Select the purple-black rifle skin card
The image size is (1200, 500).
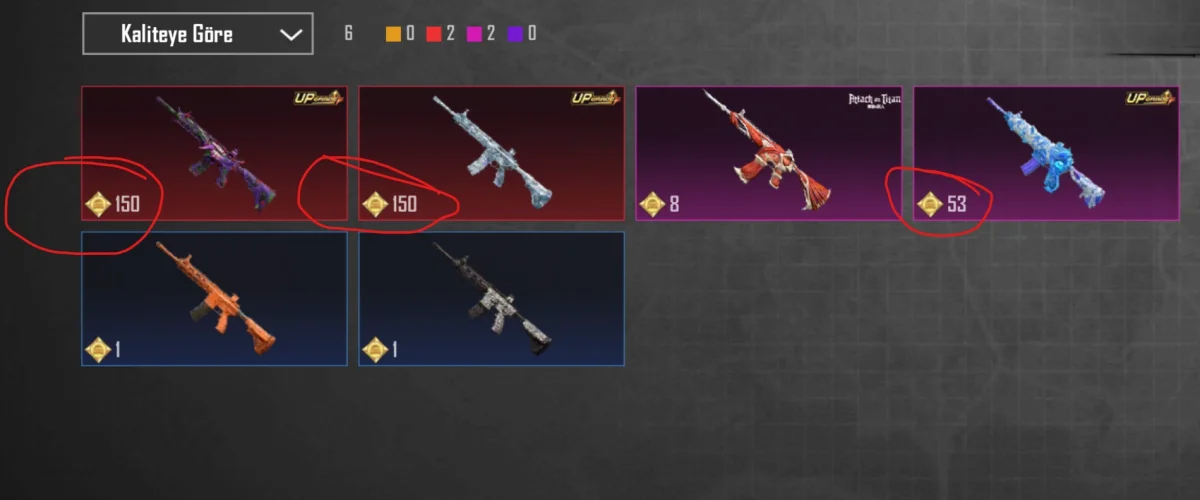[214, 152]
